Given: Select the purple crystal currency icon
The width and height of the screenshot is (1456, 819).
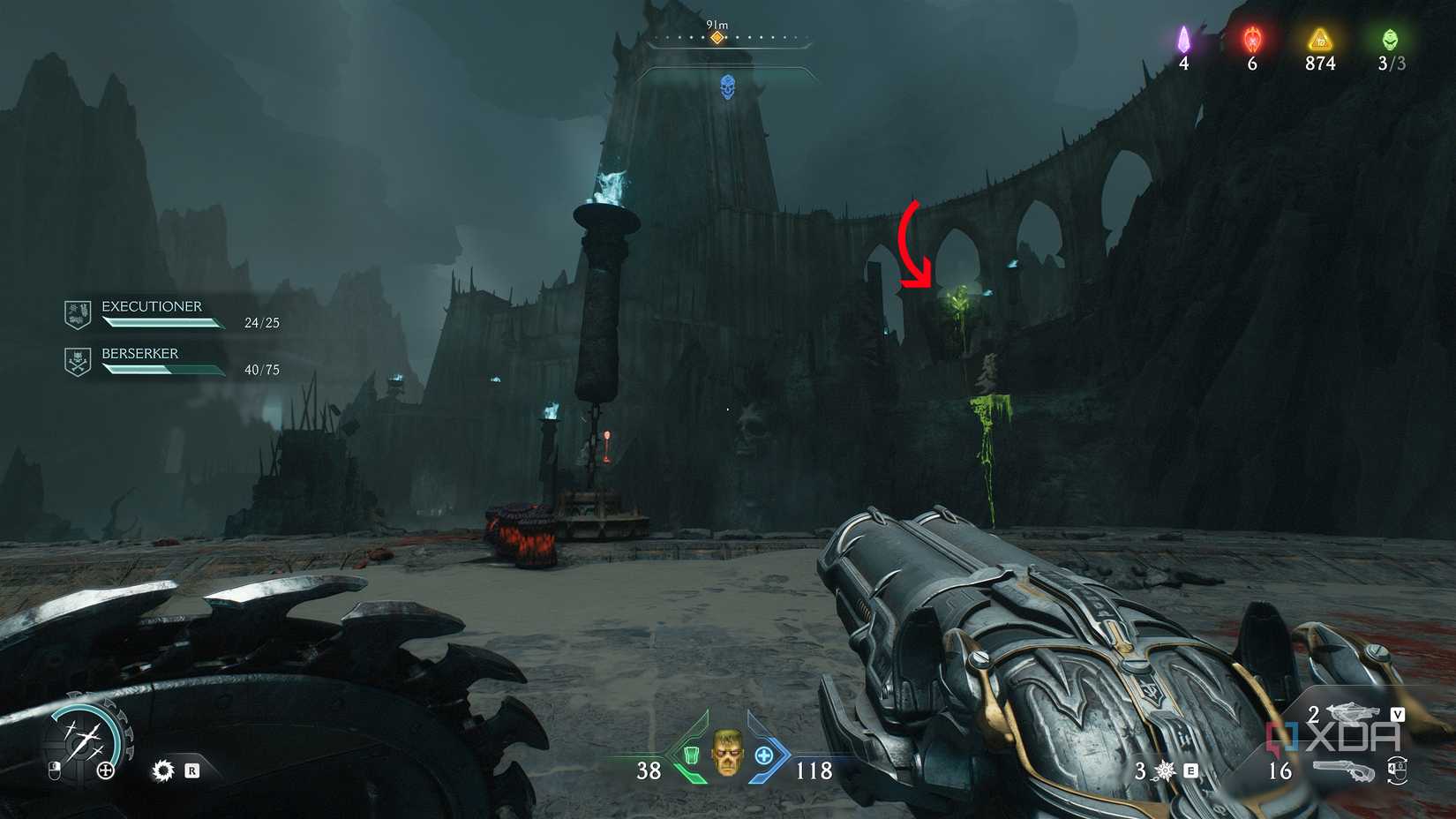Looking at the screenshot, I should click(x=1186, y=39).
